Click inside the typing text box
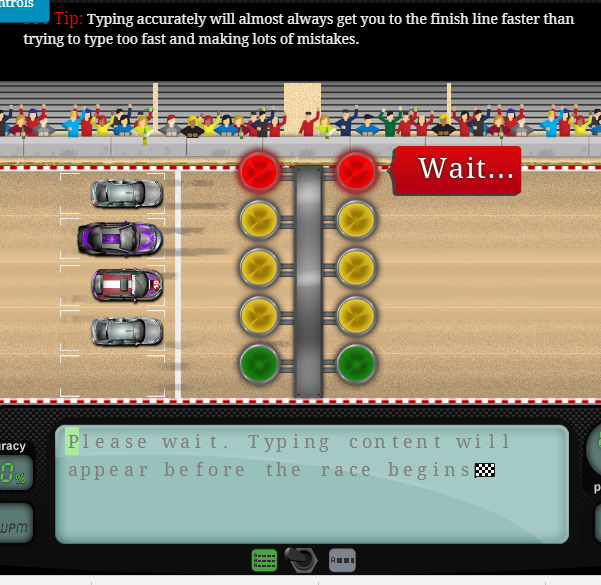601x585 pixels. pos(311,484)
